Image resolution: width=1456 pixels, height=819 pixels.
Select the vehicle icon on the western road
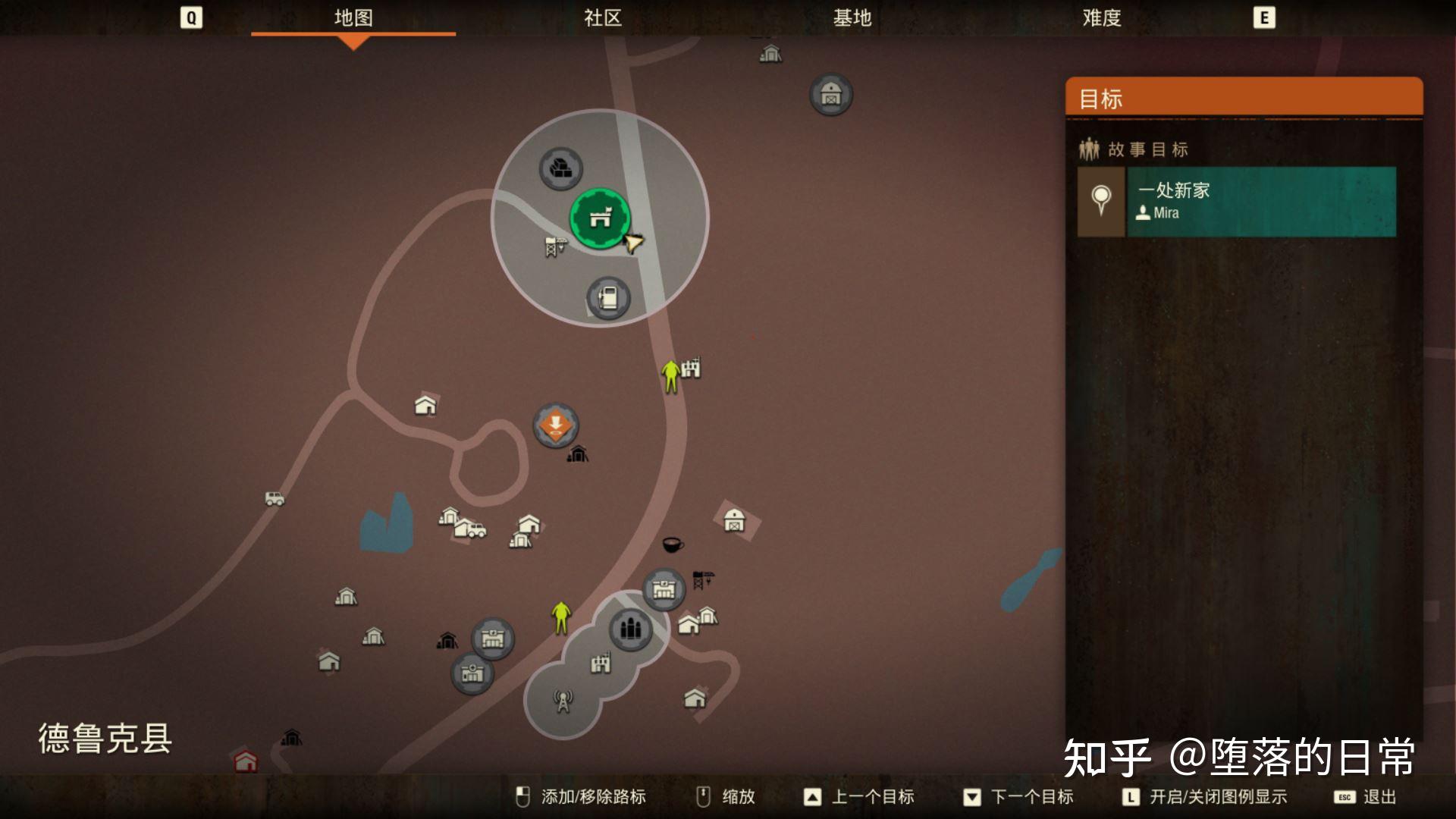point(273,500)
